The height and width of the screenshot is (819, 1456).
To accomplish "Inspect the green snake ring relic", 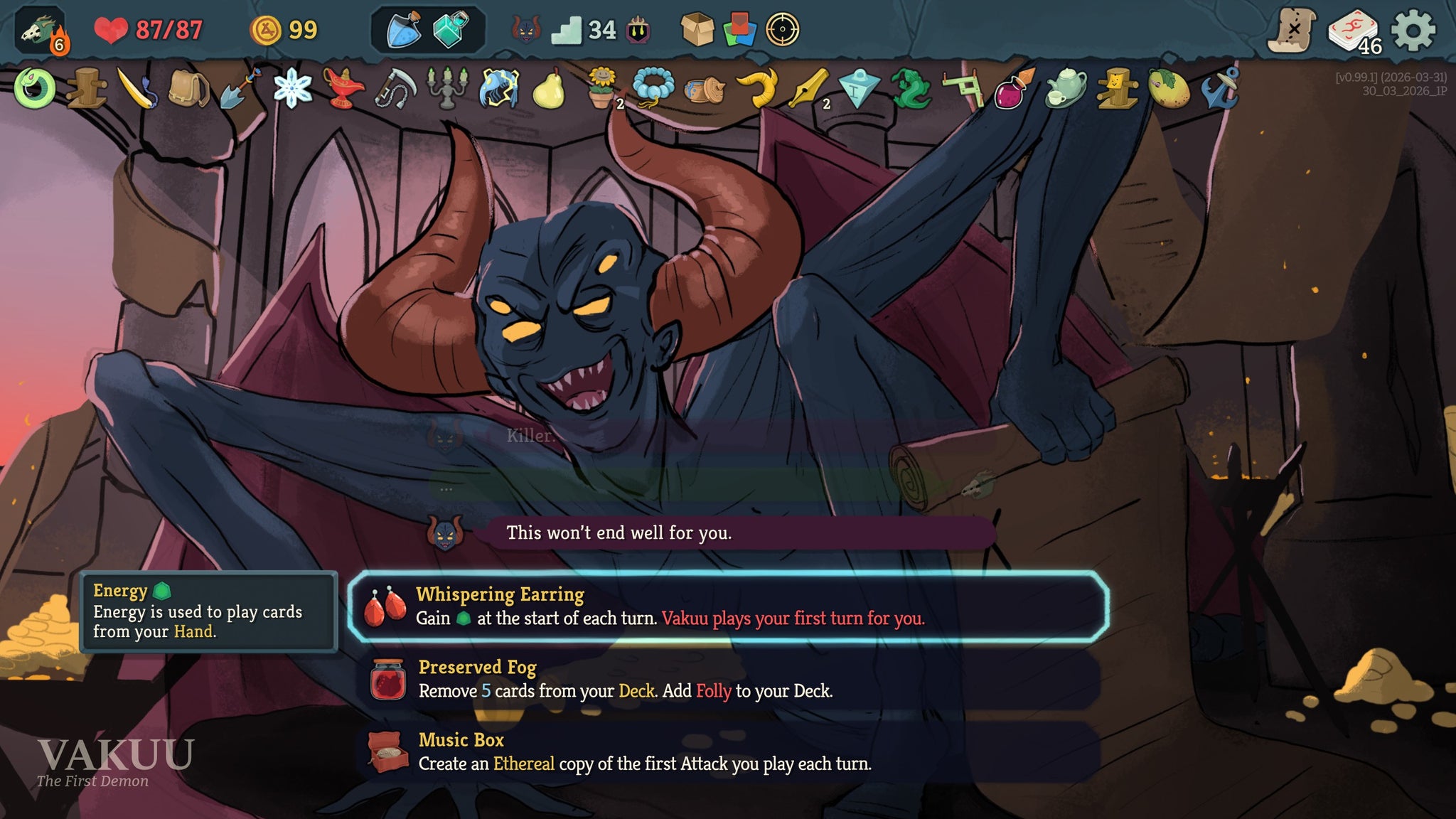I will [x=34, y=89].
